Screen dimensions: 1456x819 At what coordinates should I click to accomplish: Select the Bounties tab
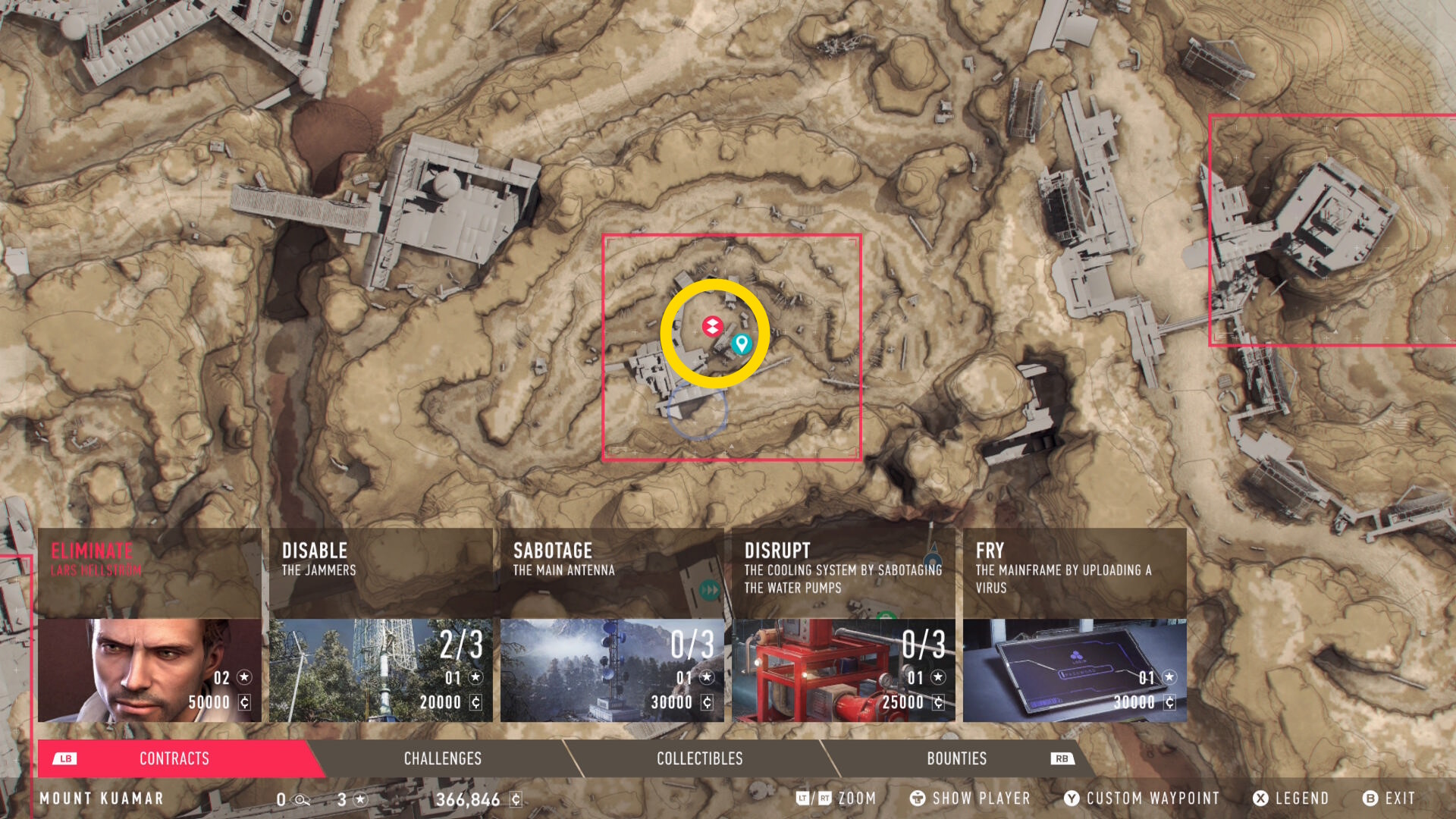tap(956, 758)
